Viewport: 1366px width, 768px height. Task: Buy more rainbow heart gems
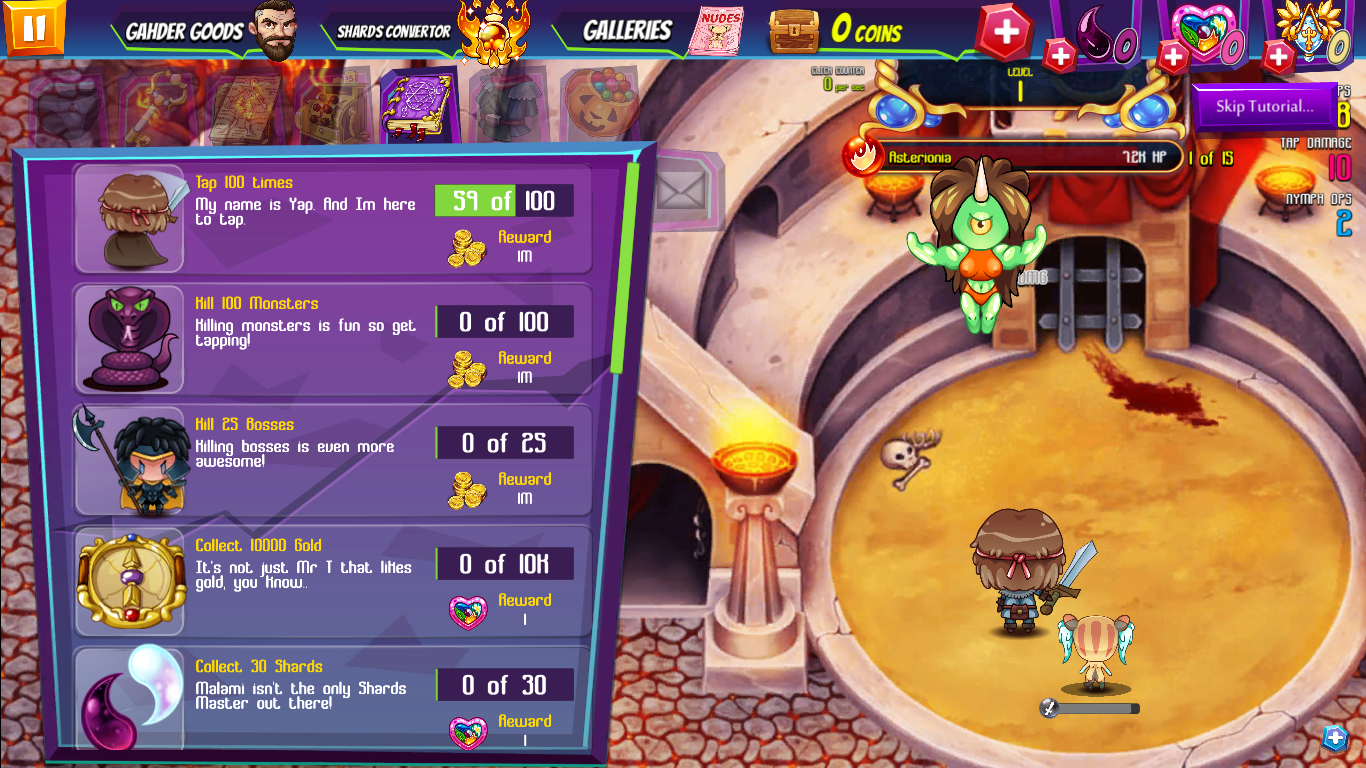(x=1173, y=57)
